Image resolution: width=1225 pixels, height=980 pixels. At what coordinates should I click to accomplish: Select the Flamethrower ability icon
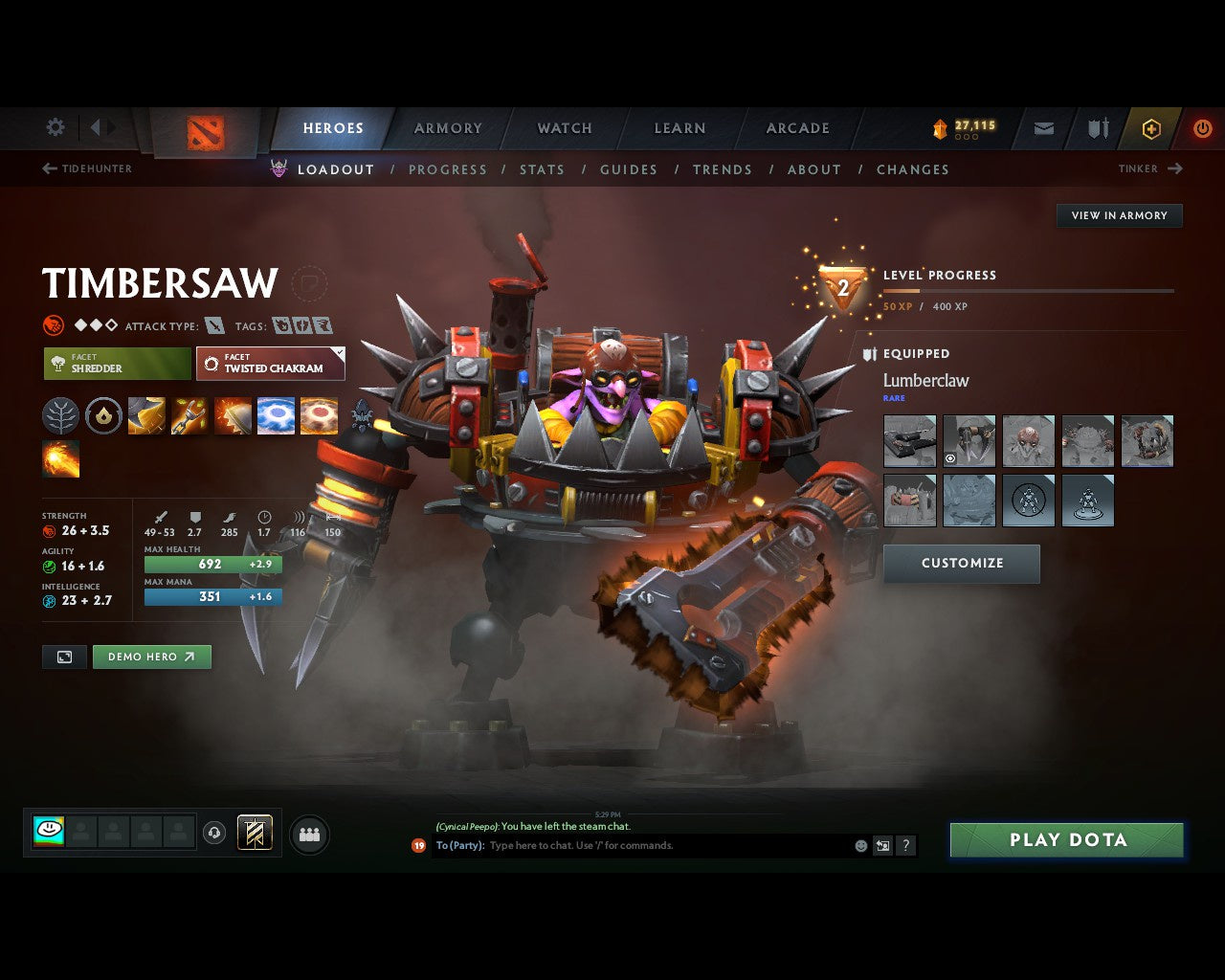click(x=60, y=460)
